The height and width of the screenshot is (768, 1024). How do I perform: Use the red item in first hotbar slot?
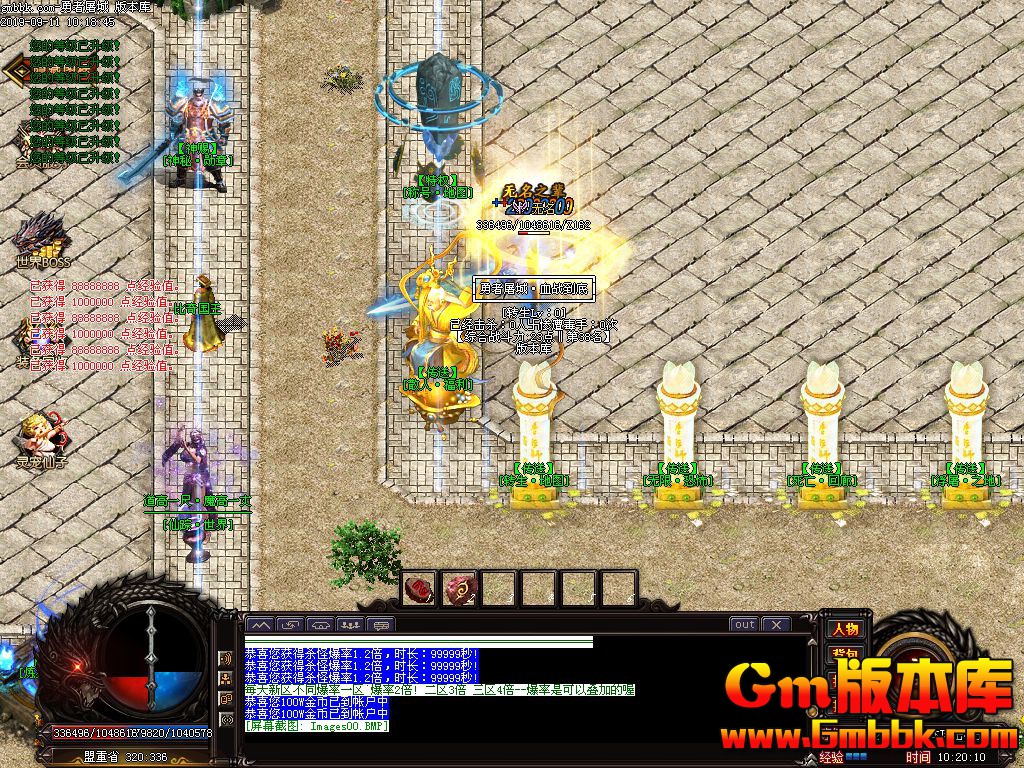coord(420,588)
